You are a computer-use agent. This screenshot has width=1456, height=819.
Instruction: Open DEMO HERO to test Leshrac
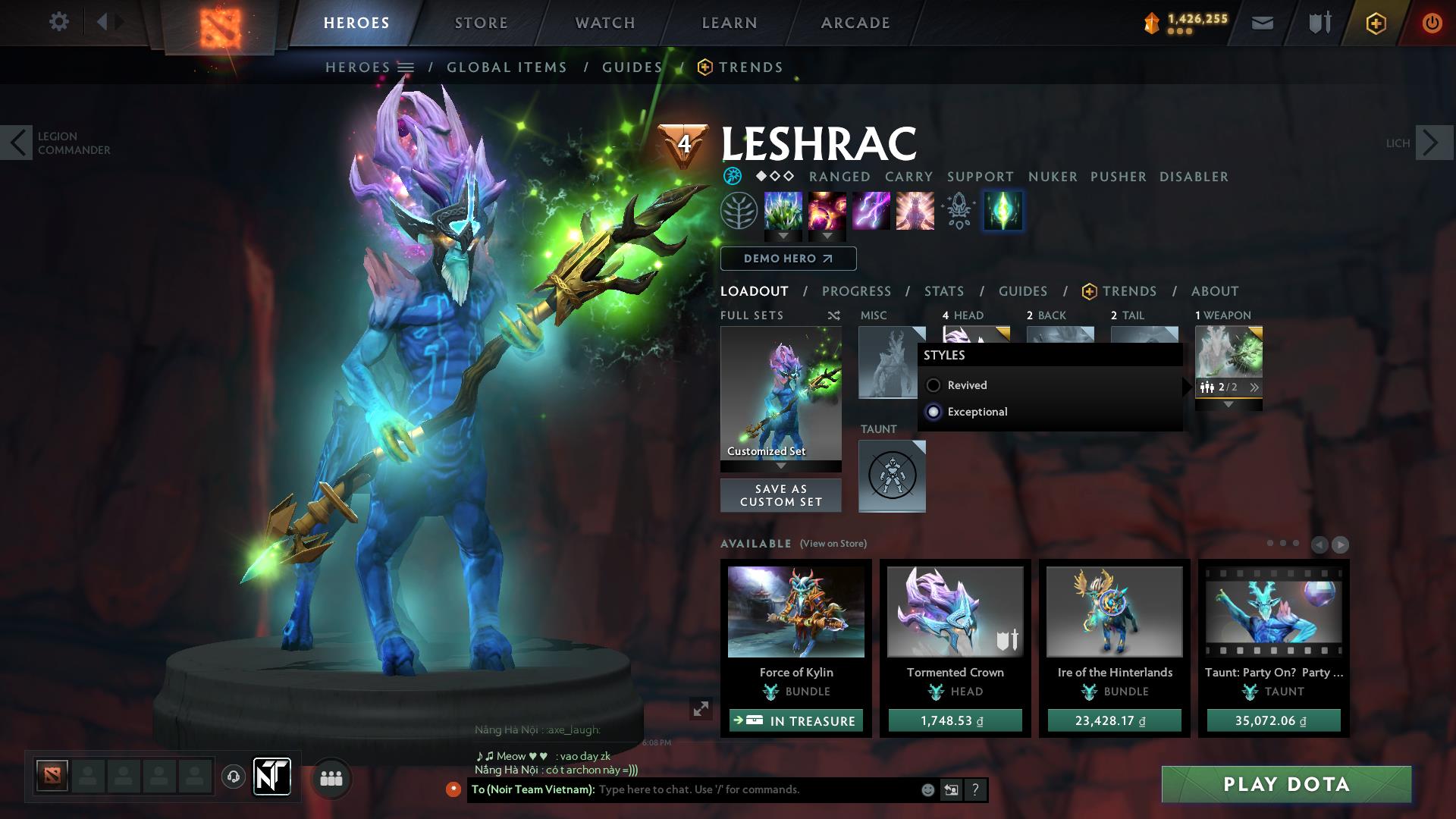788,259
